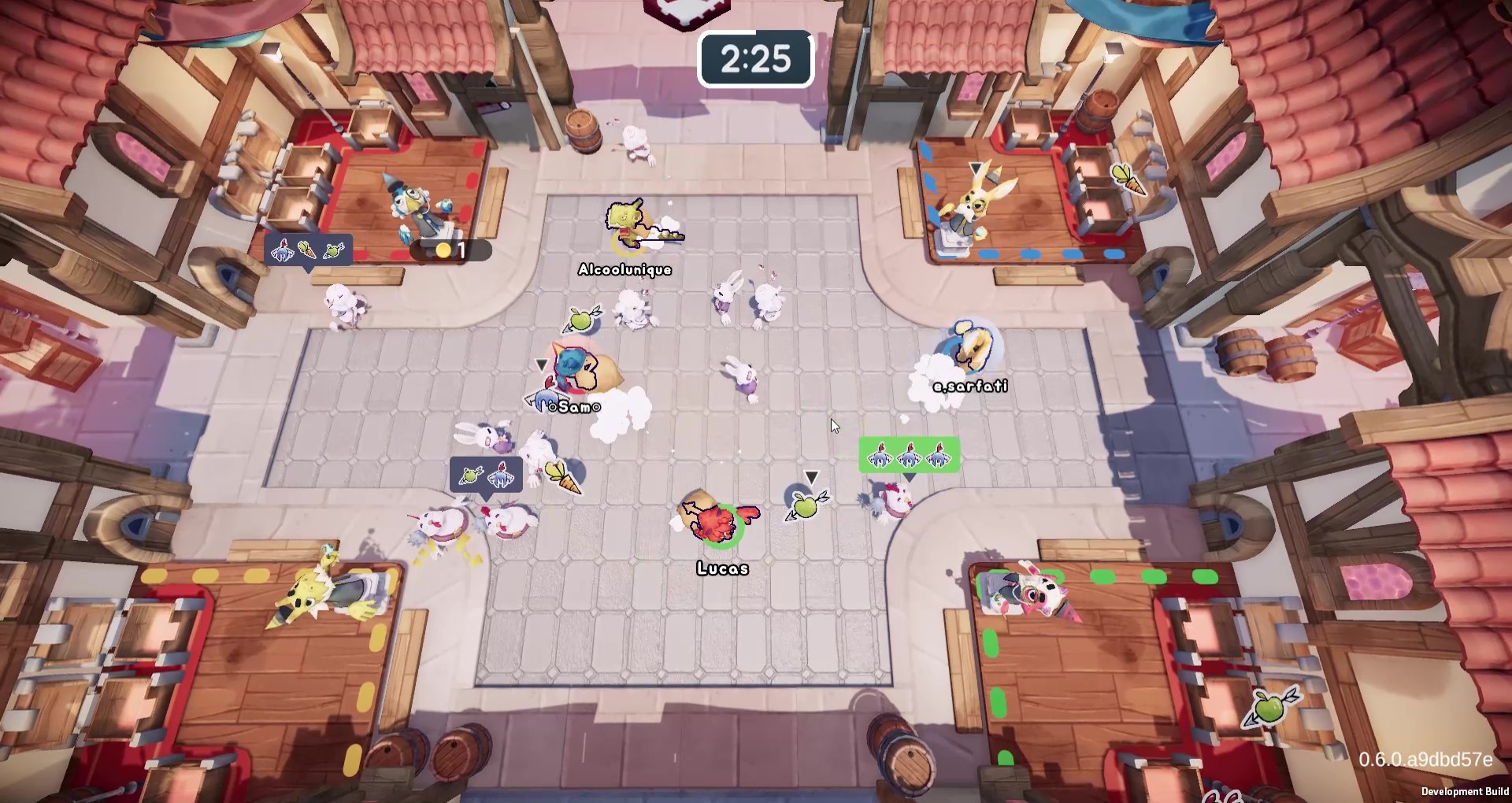This screenshot has width=1512, height=803.
Task: Expand the green order bubble near e.sarfati
Action: pos(910,455)
